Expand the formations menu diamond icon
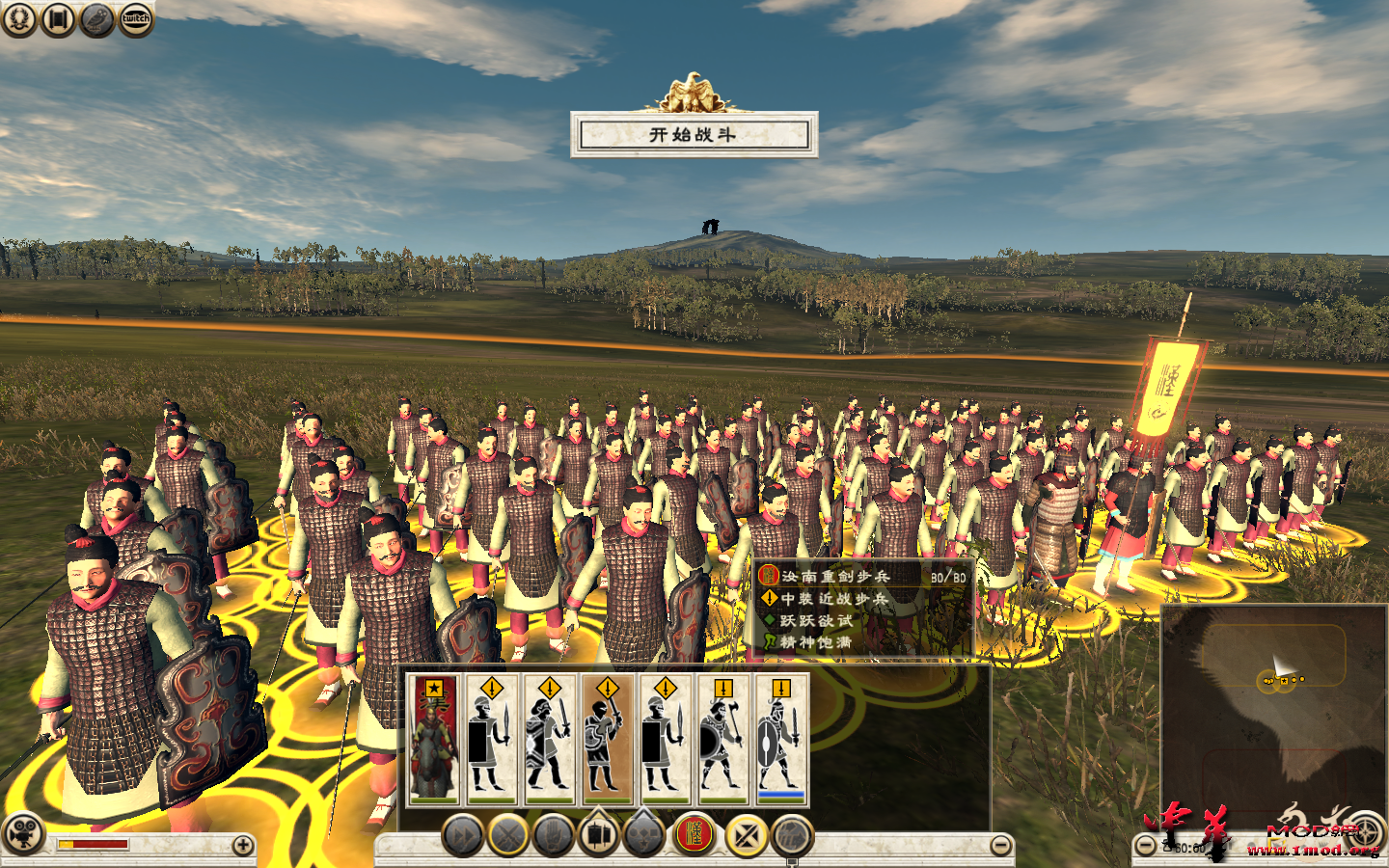 pyautogui.click(x=644, y=831)
